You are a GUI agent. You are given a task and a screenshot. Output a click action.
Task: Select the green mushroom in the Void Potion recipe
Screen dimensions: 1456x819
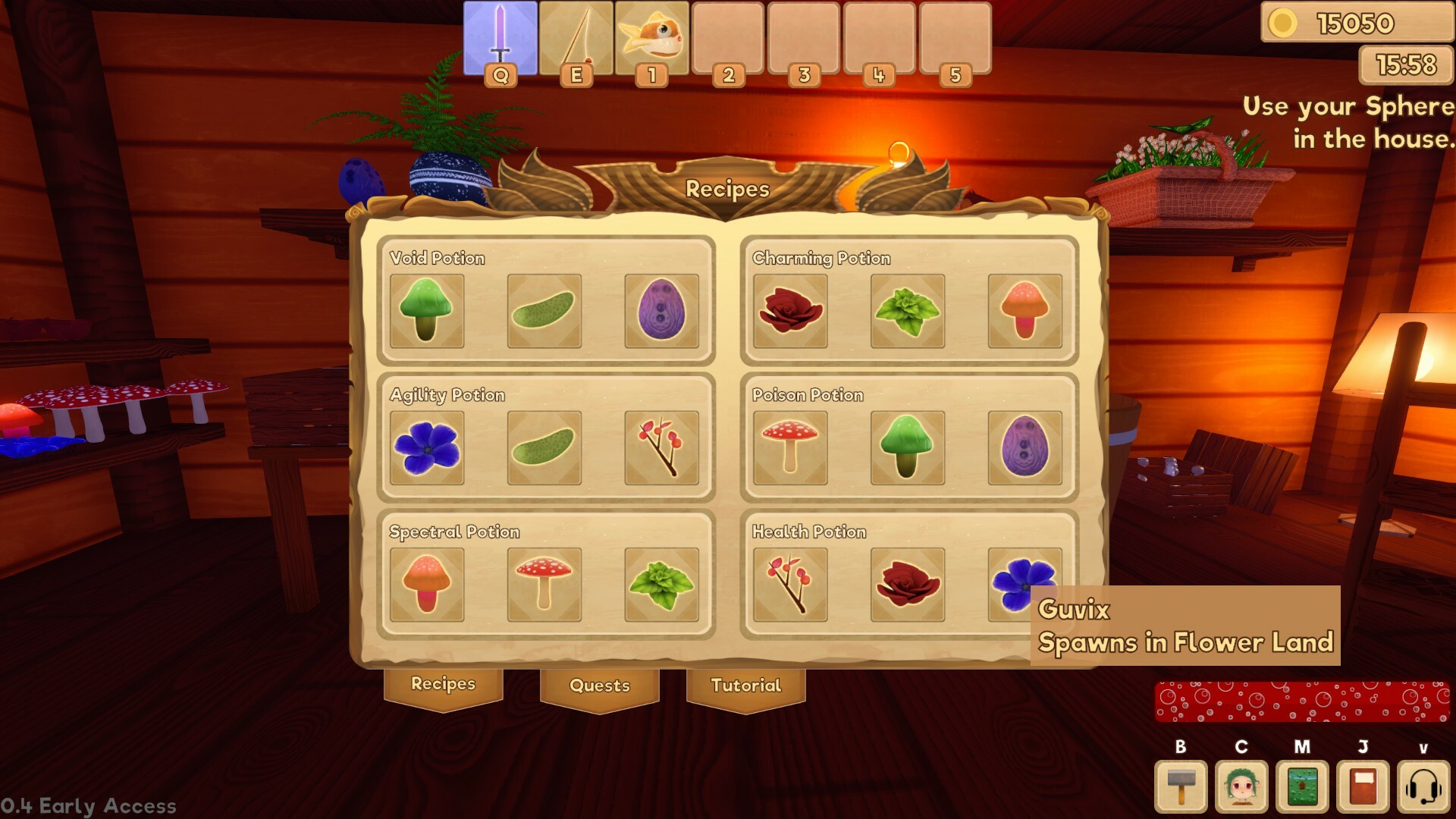pyautogui.click(x=426, y=309)
